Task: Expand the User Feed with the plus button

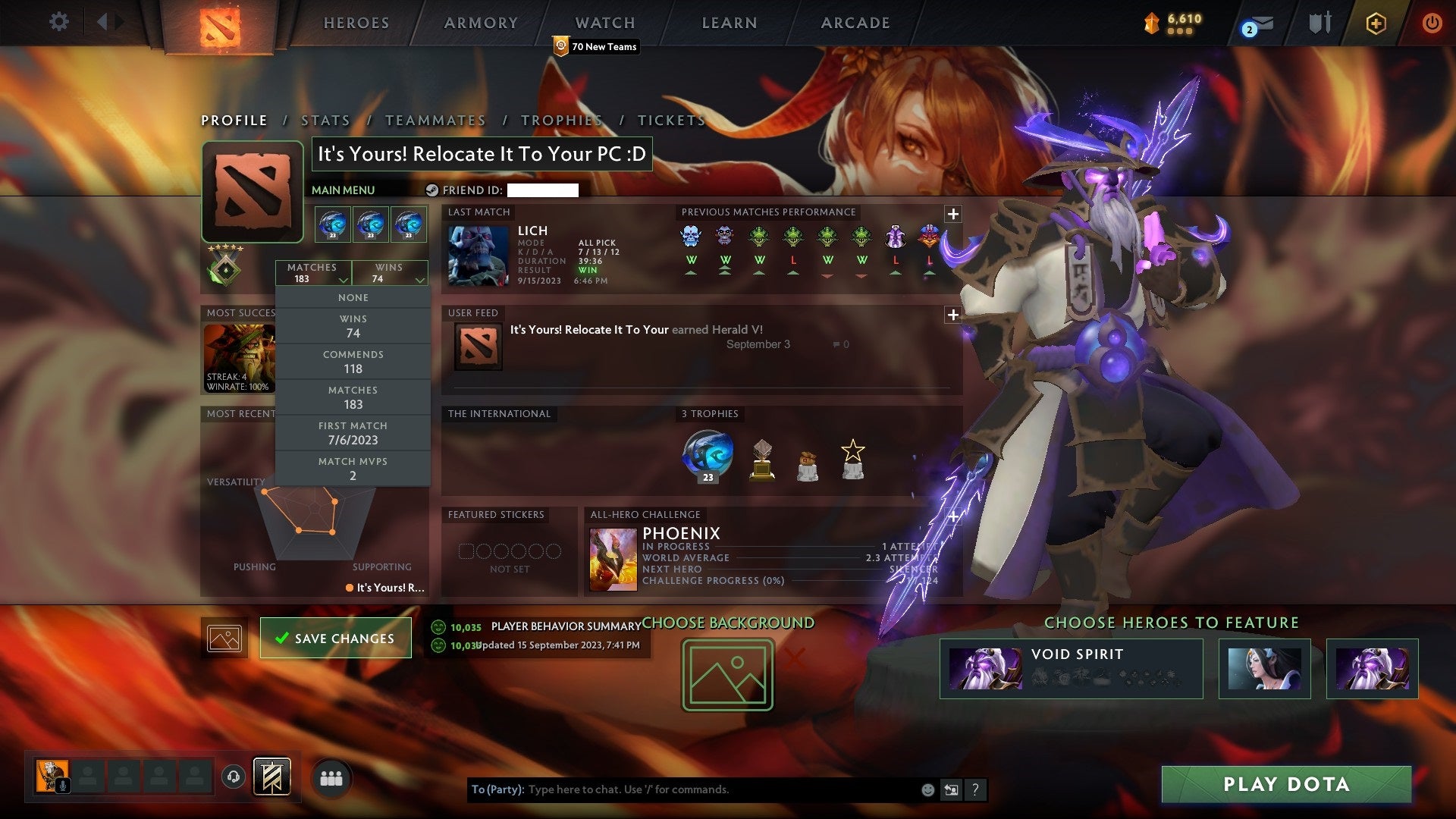Action: coord(953,313)
